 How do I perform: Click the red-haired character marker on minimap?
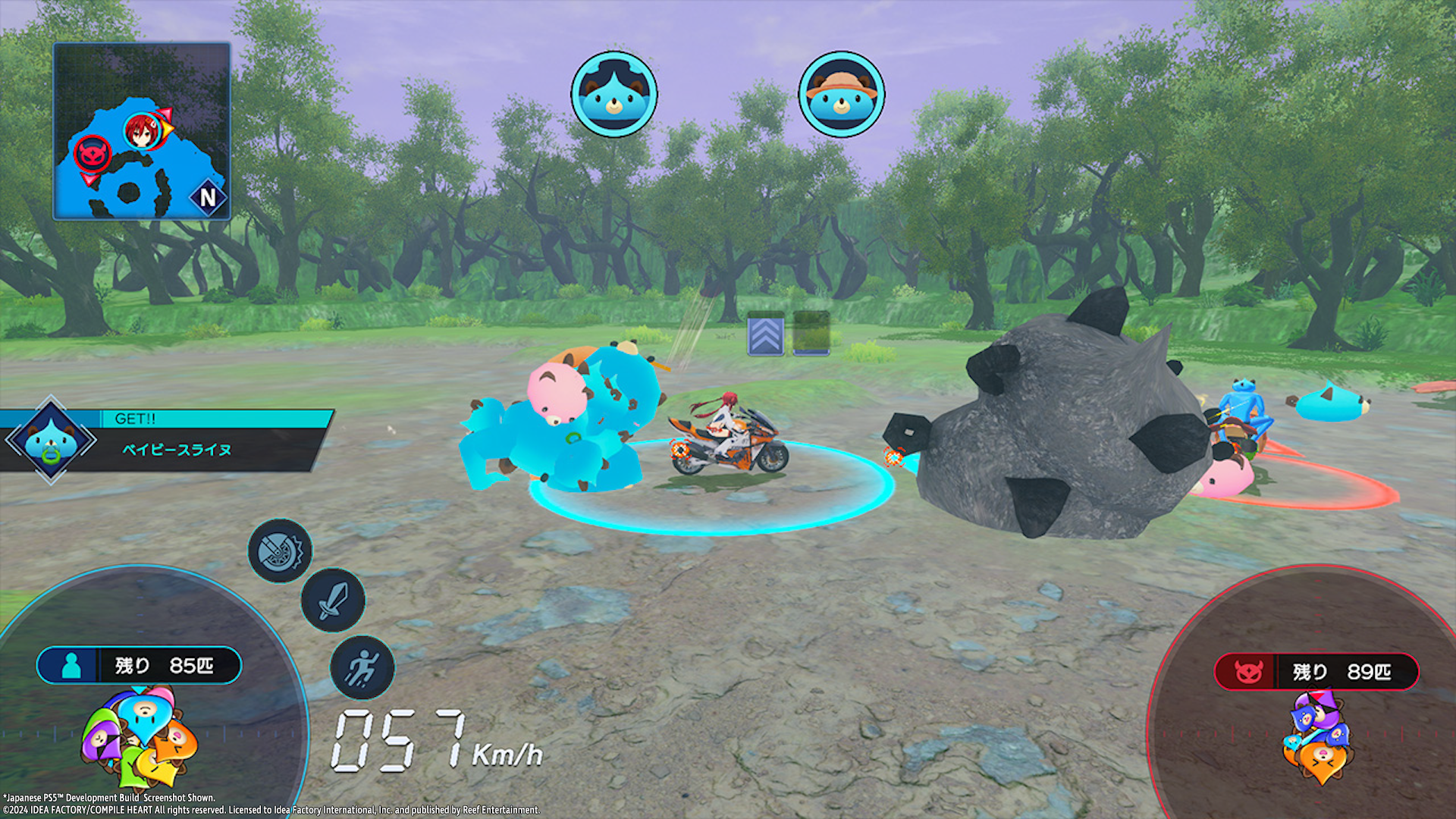pos(141,131)
